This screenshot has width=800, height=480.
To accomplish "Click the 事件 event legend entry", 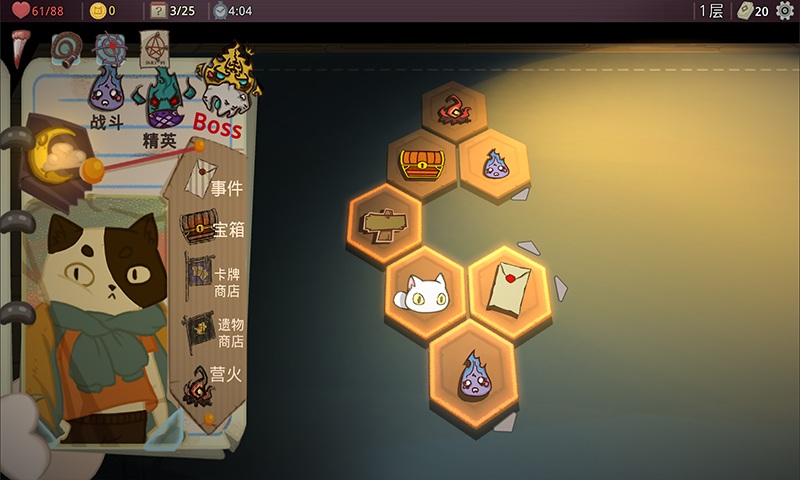I will (213, 187).
